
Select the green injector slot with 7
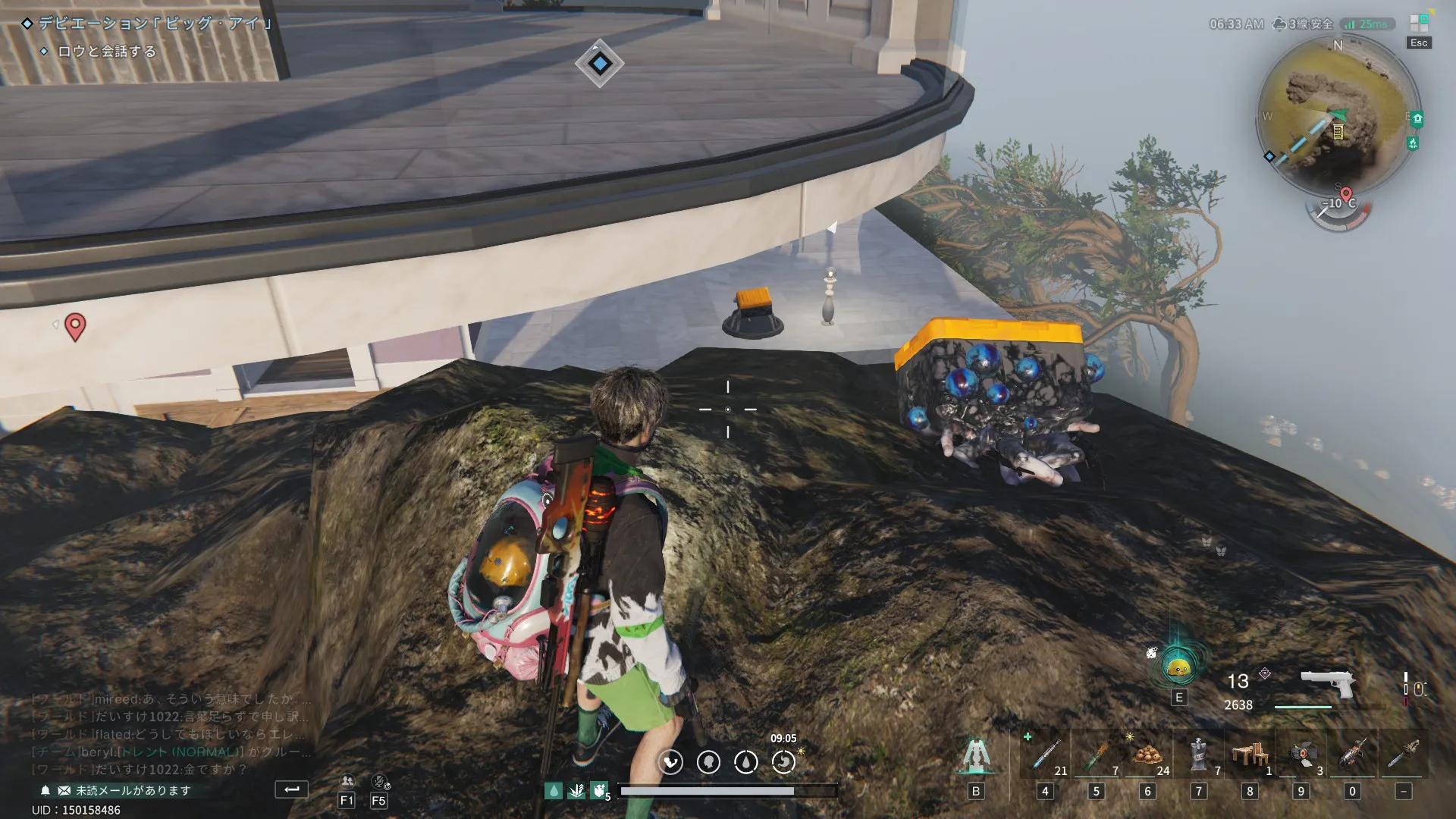pyautogui.click(x=1096, y=755)
